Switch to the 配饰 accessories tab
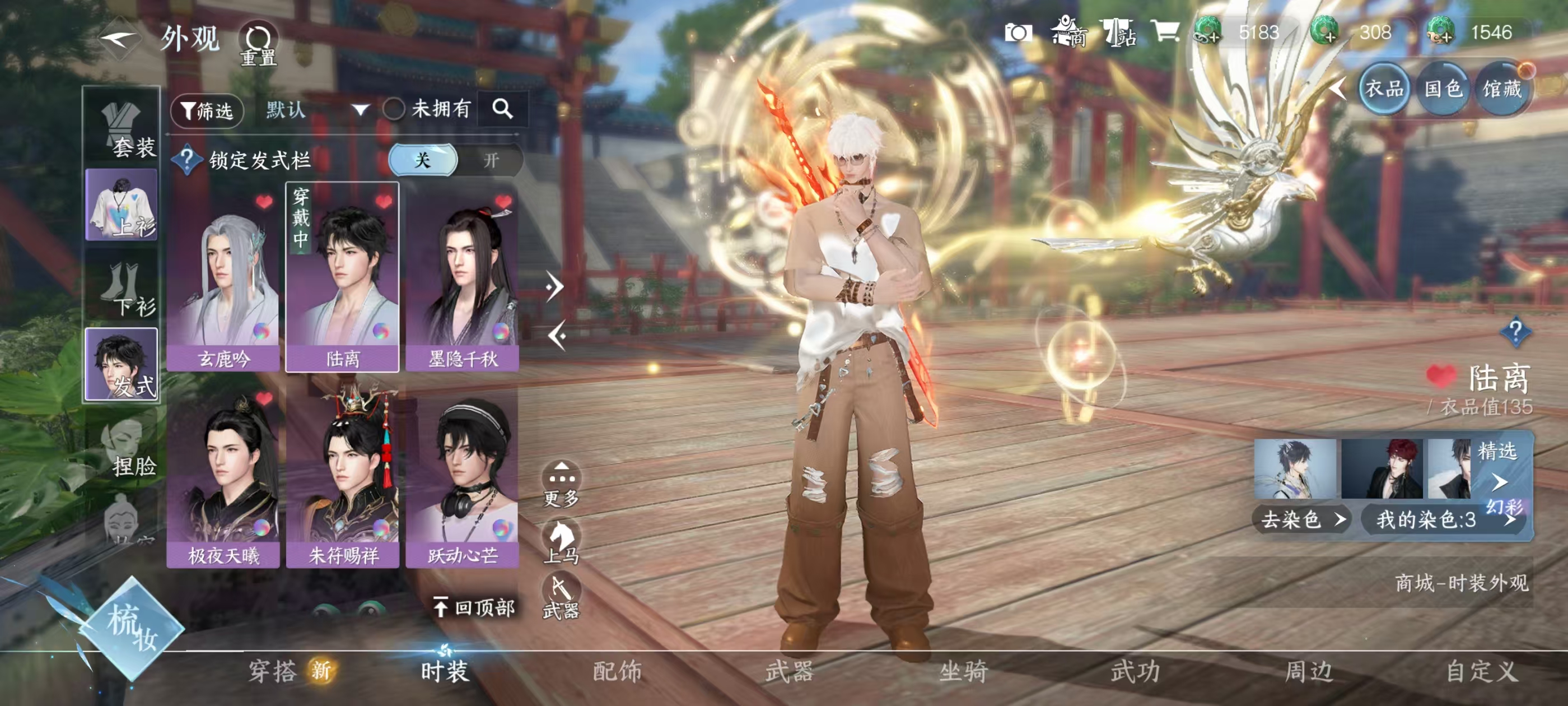The image size is (1568, 706). coord(617,671)
